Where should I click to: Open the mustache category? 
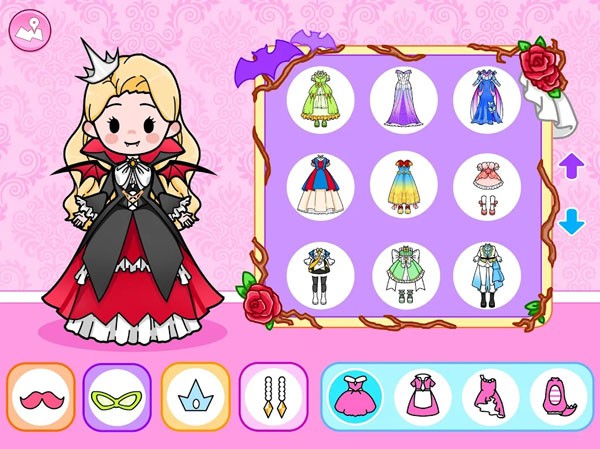point(41,397)
